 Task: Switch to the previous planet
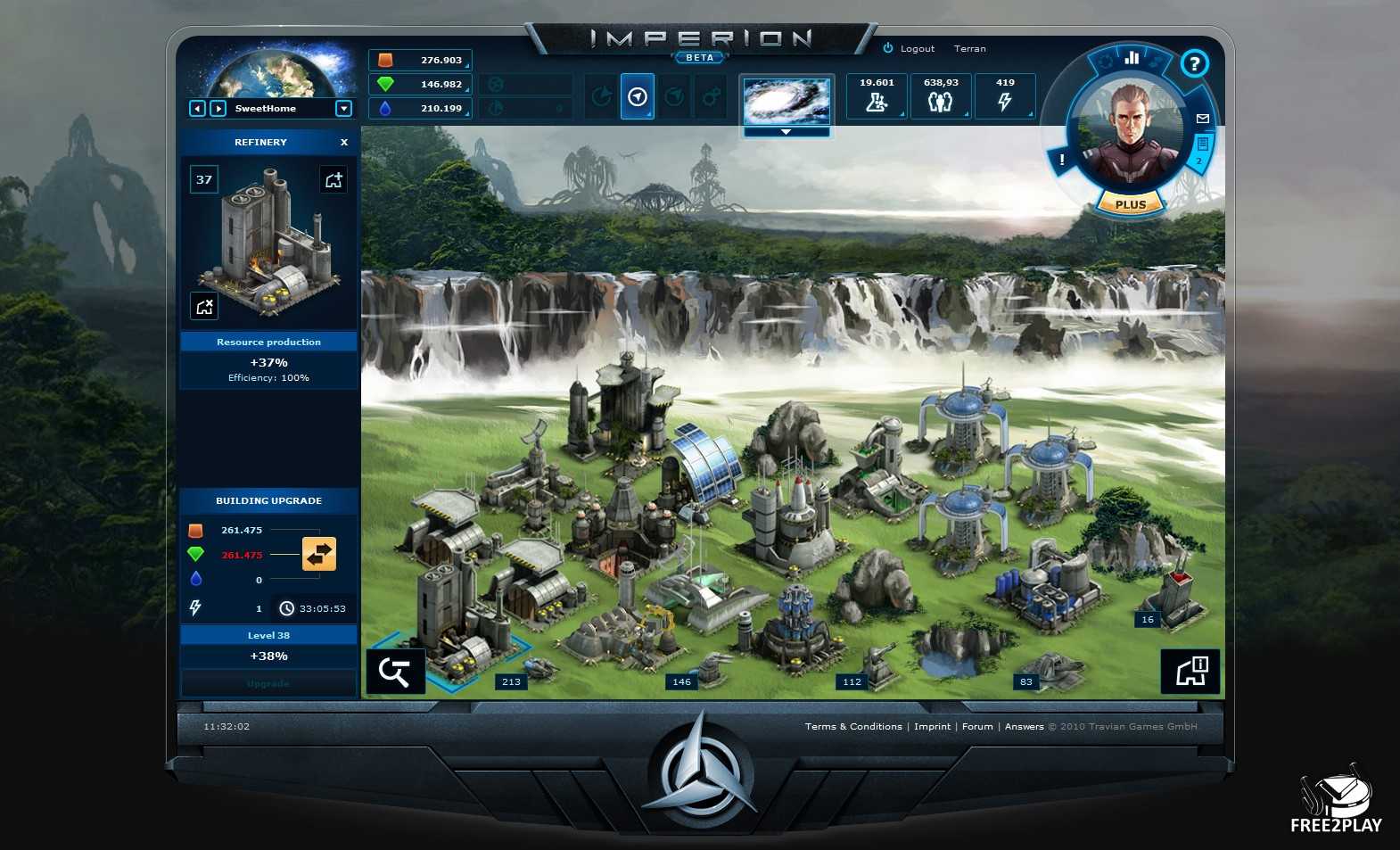197,109
